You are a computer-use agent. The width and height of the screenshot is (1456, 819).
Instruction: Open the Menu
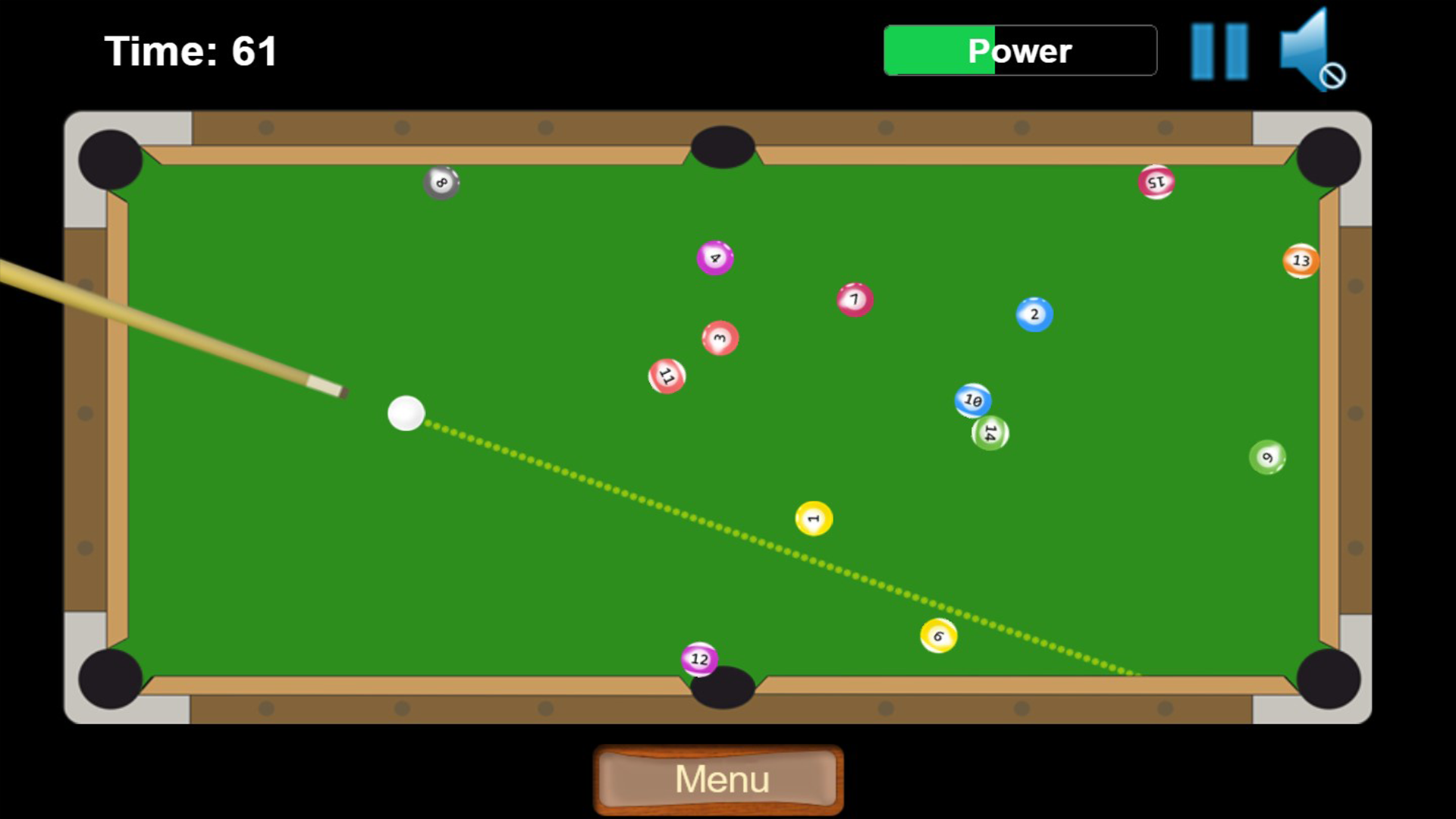[719, 778]
